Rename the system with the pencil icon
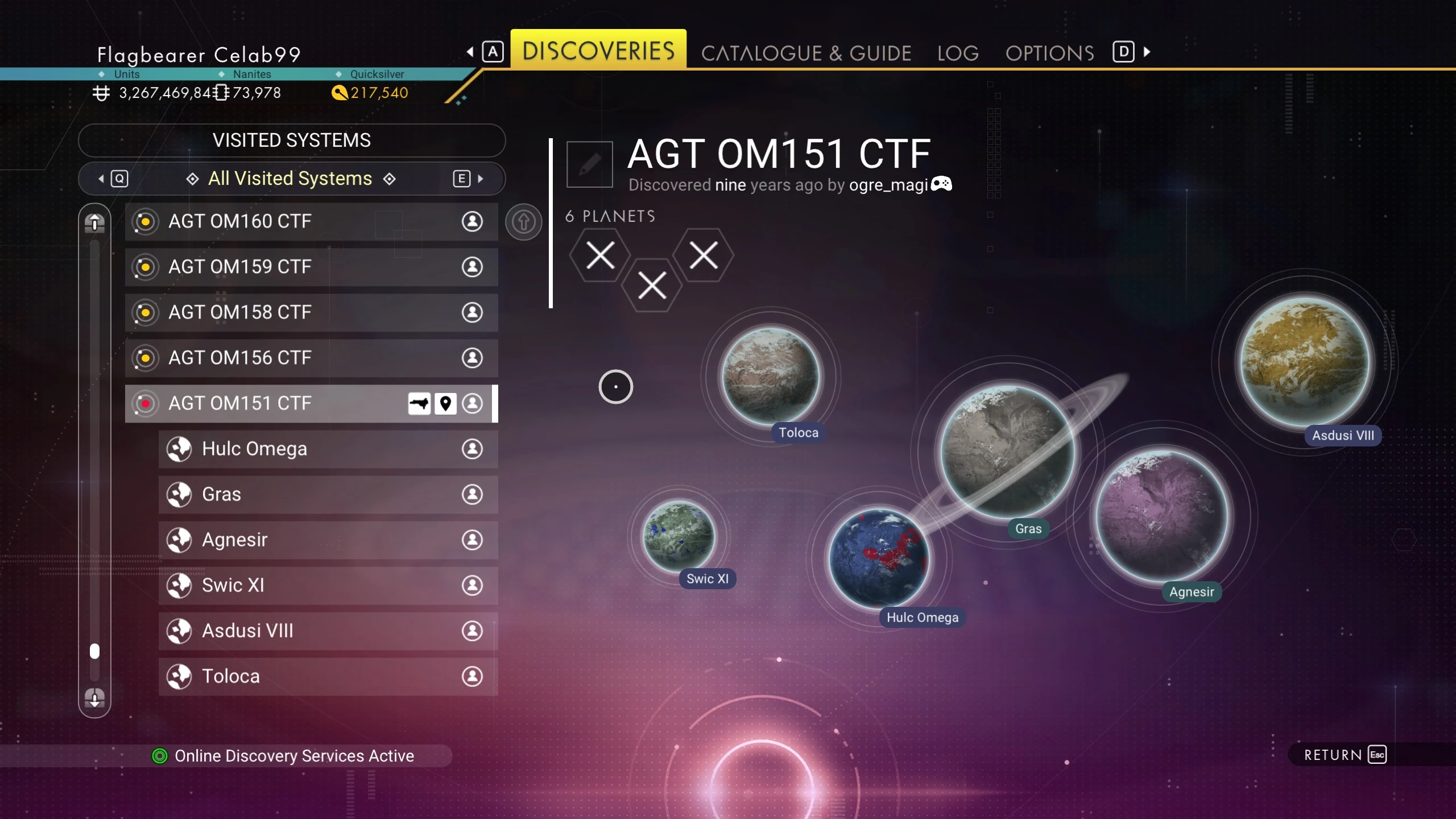This screenshot has width=1456, height=819. click(589, 164)
